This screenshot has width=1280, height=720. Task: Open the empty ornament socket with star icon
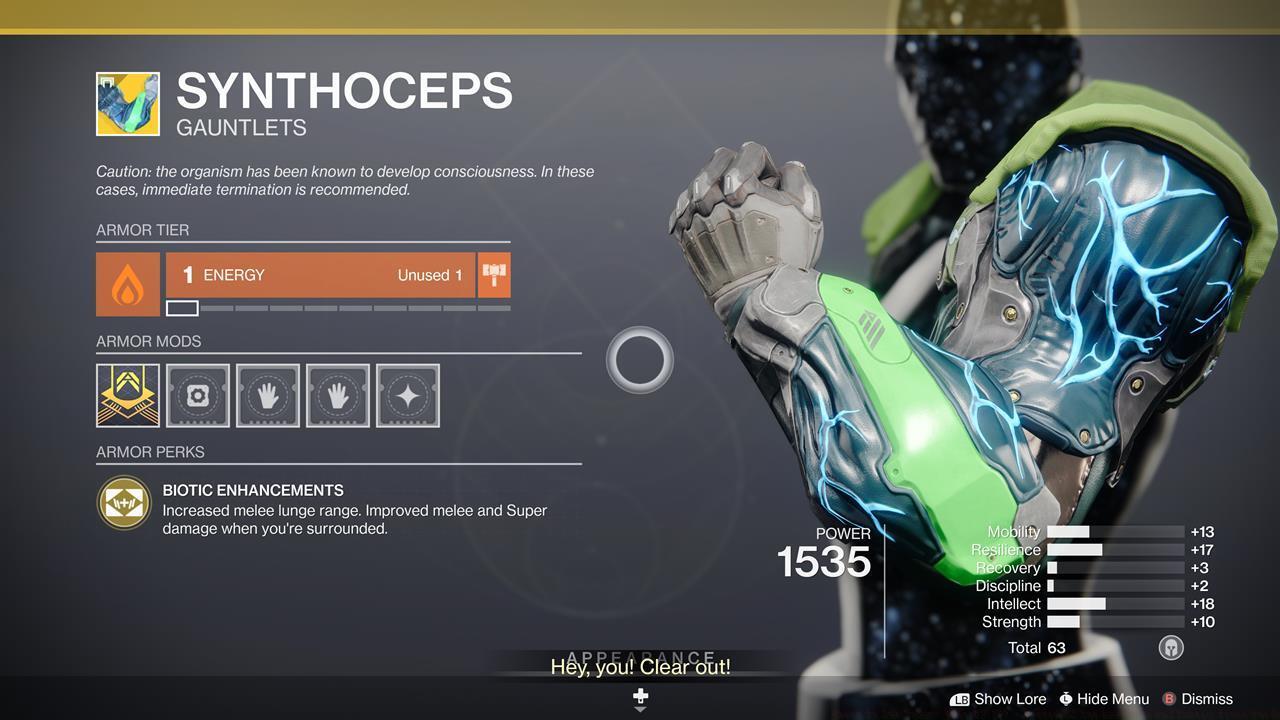tap(407, 395)
